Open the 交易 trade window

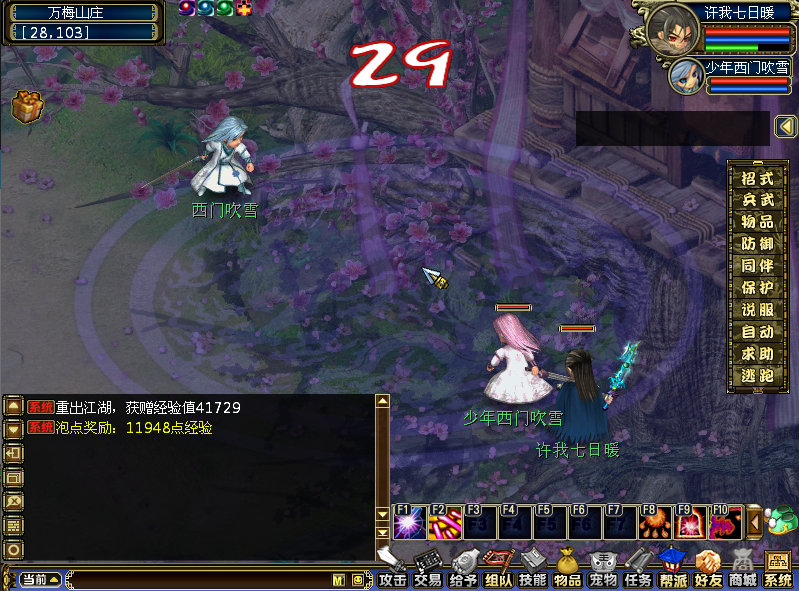(428, 570)
